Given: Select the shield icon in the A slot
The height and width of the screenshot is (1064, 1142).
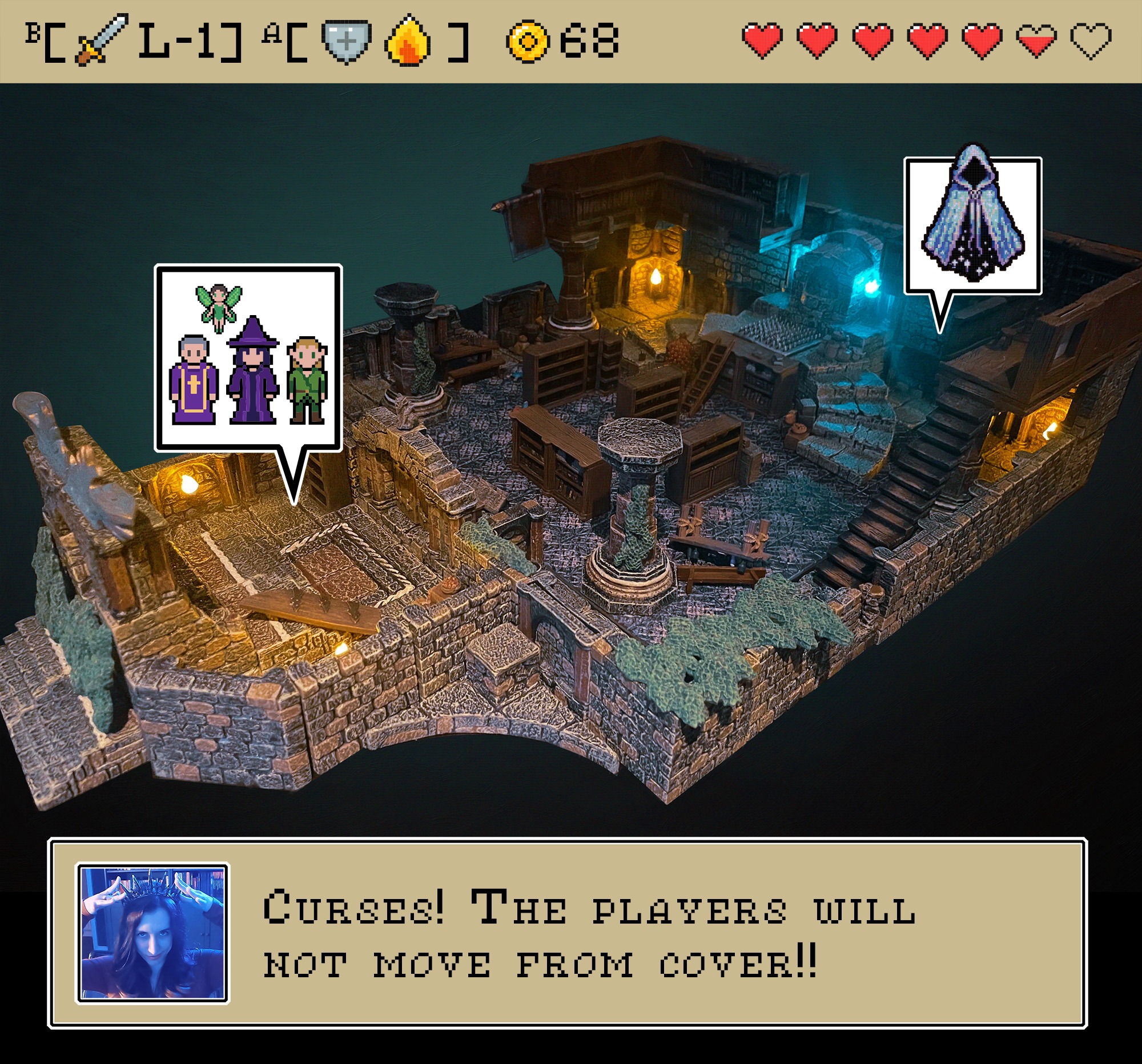Looking at the screenshot, I should [x=346, y=40].
